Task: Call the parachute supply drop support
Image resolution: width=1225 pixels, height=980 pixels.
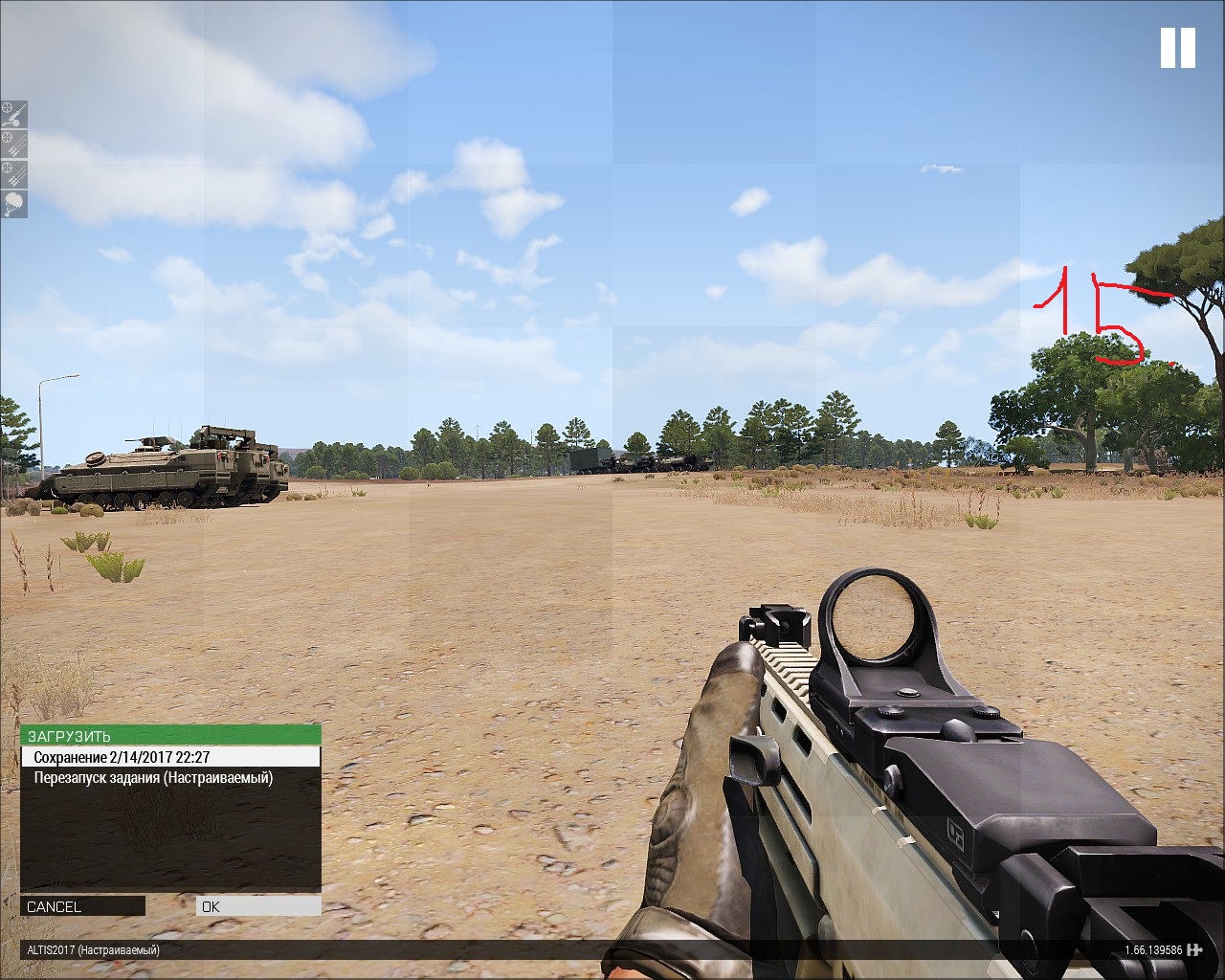Action: click(x=14, y=204)
